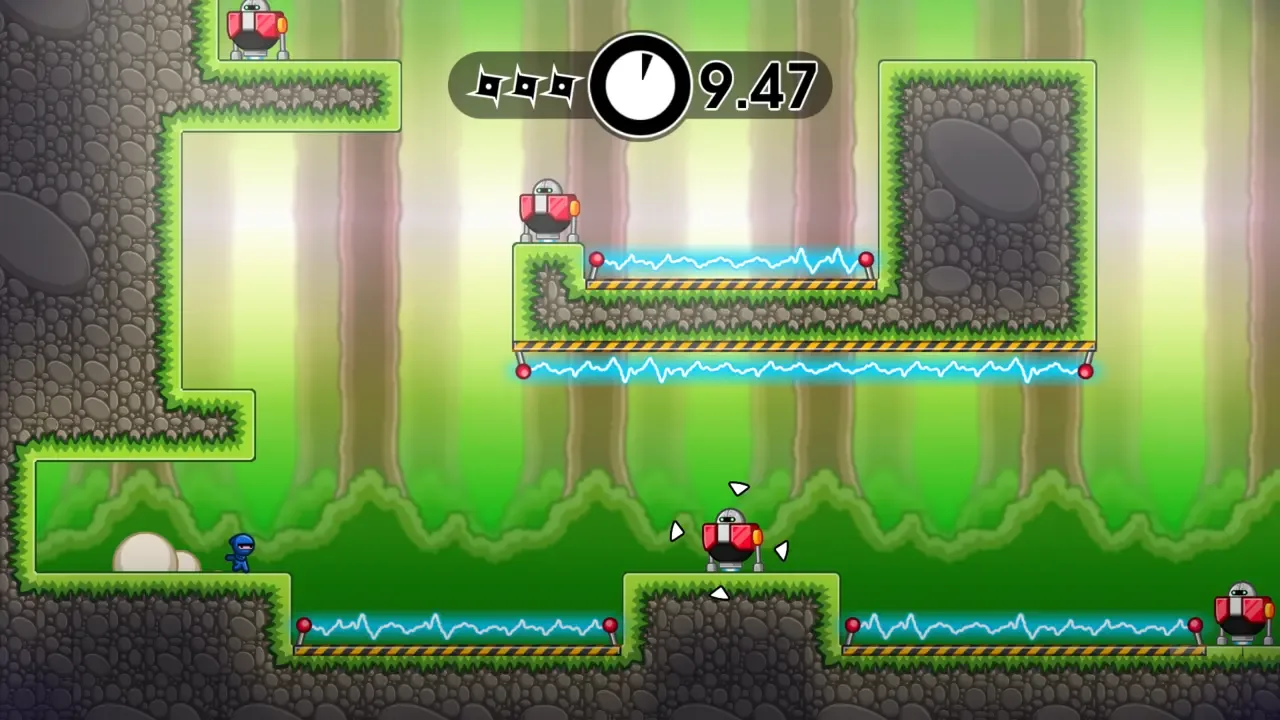Toggle the red node beside the bottom-left tripwire

[303, 626]
